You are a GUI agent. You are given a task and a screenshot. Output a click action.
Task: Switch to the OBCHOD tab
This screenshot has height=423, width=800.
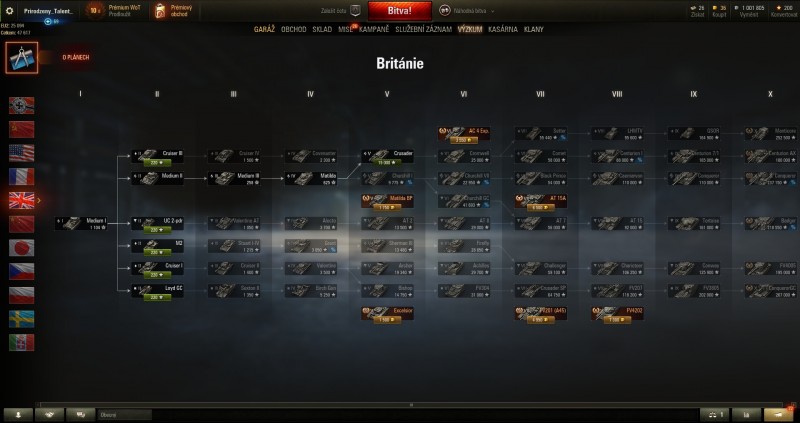click(x=294, y=29)
